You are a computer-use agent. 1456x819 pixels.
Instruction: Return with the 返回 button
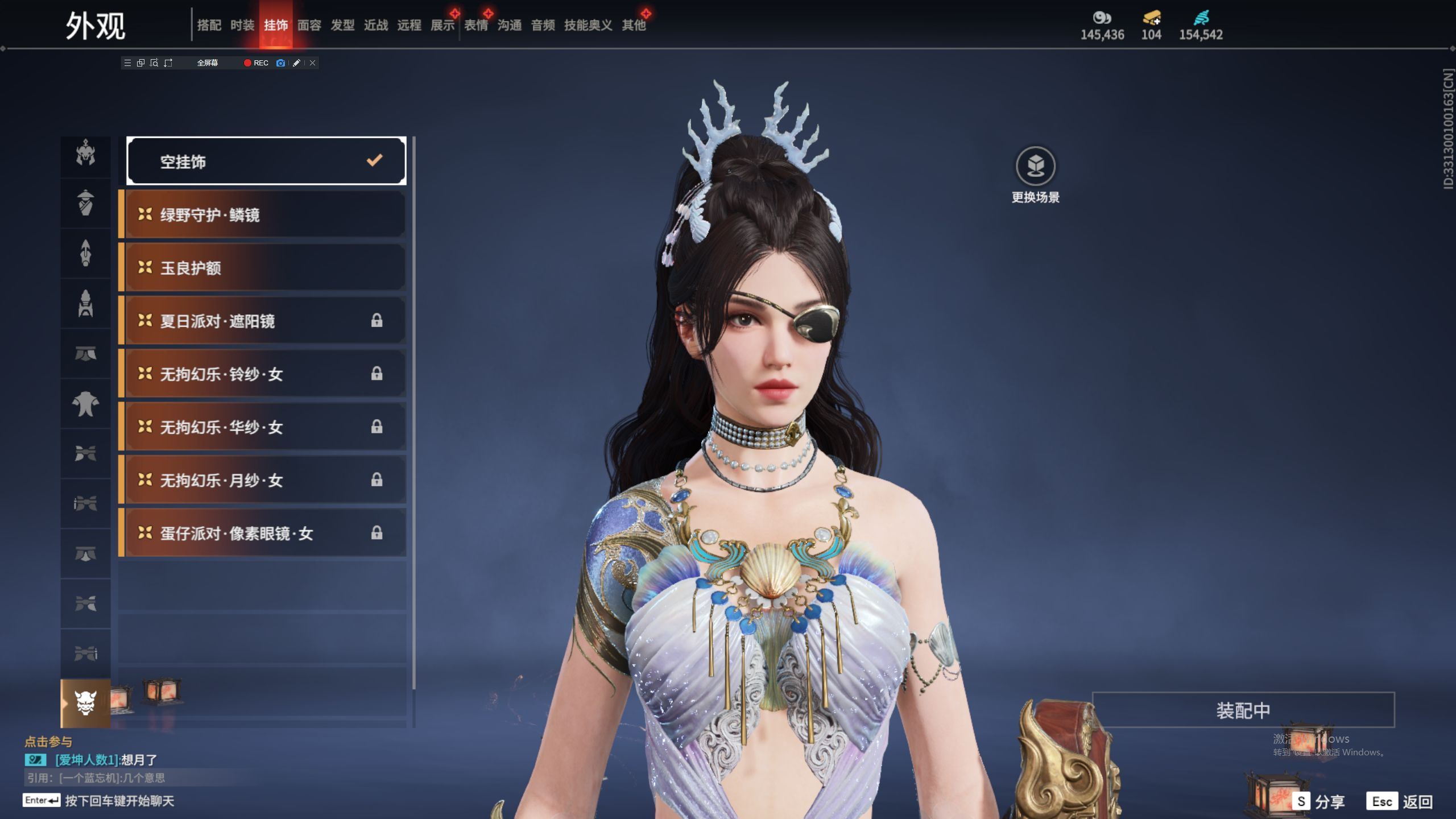tap(1400, 802)
